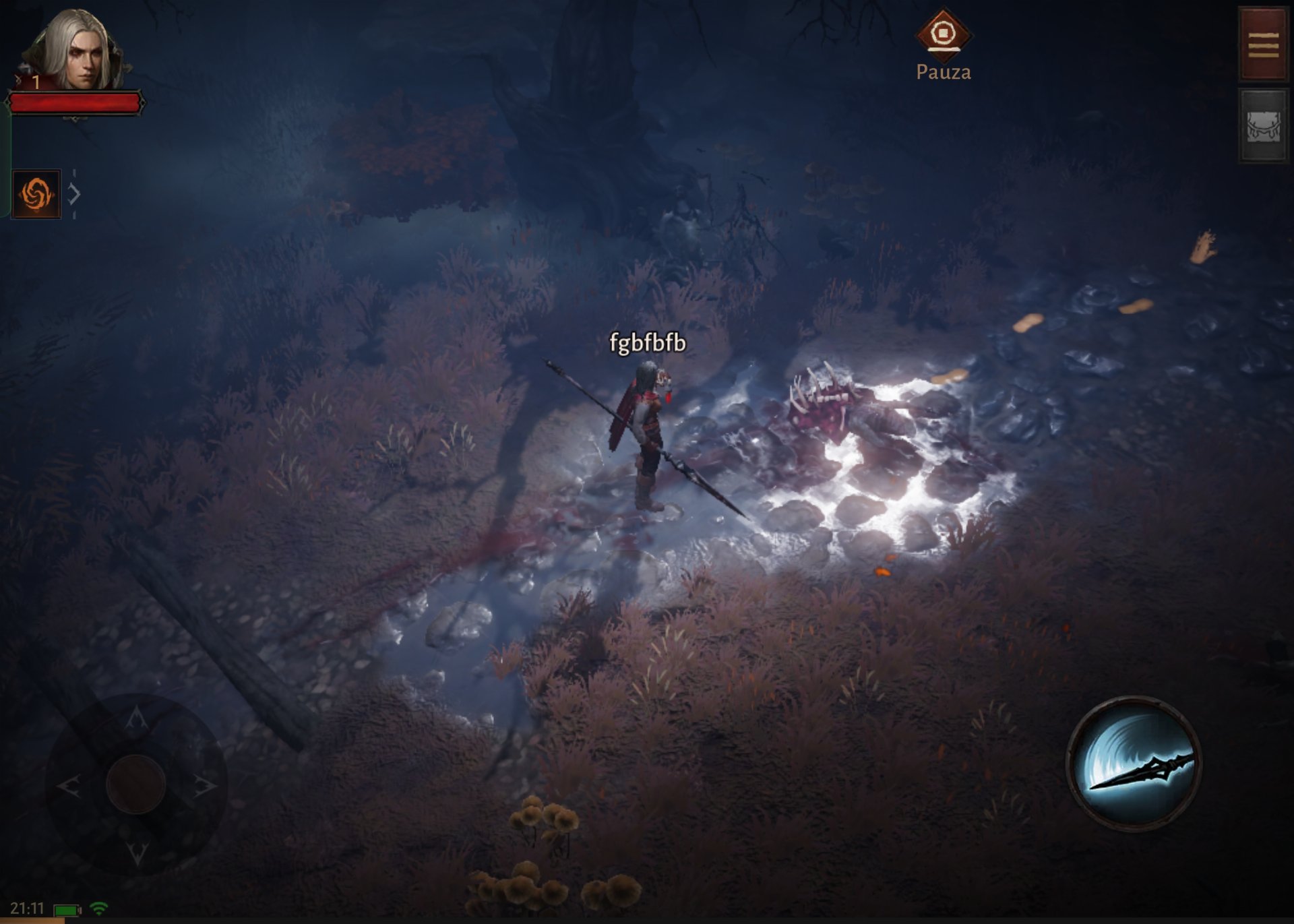Select the orange swirl buff icon
The height and width of the screenshot is (924, 1294).
pos(36,194)
